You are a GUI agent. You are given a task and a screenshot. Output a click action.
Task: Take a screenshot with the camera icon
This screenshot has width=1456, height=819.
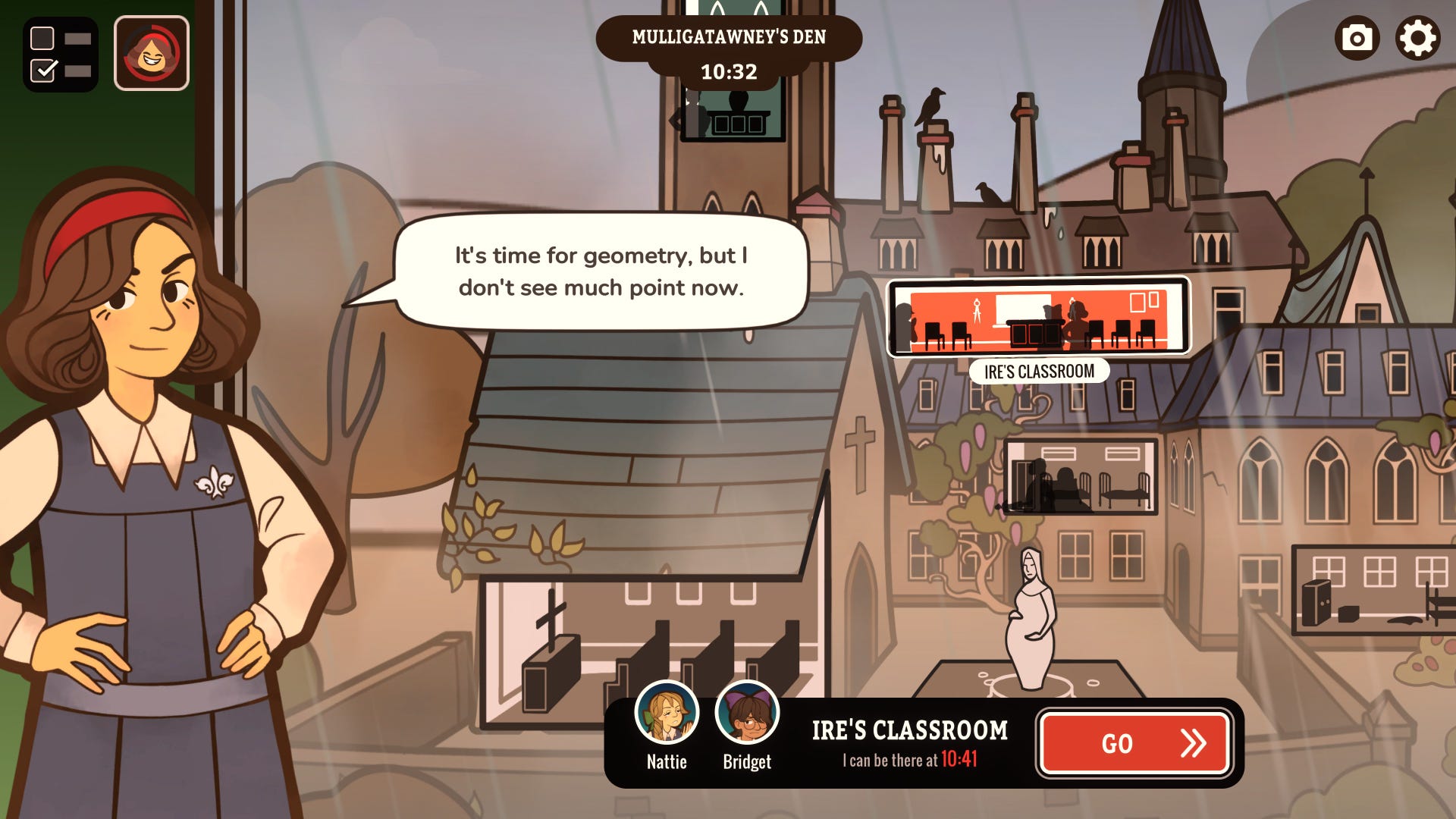click(x=1357, y=38)
